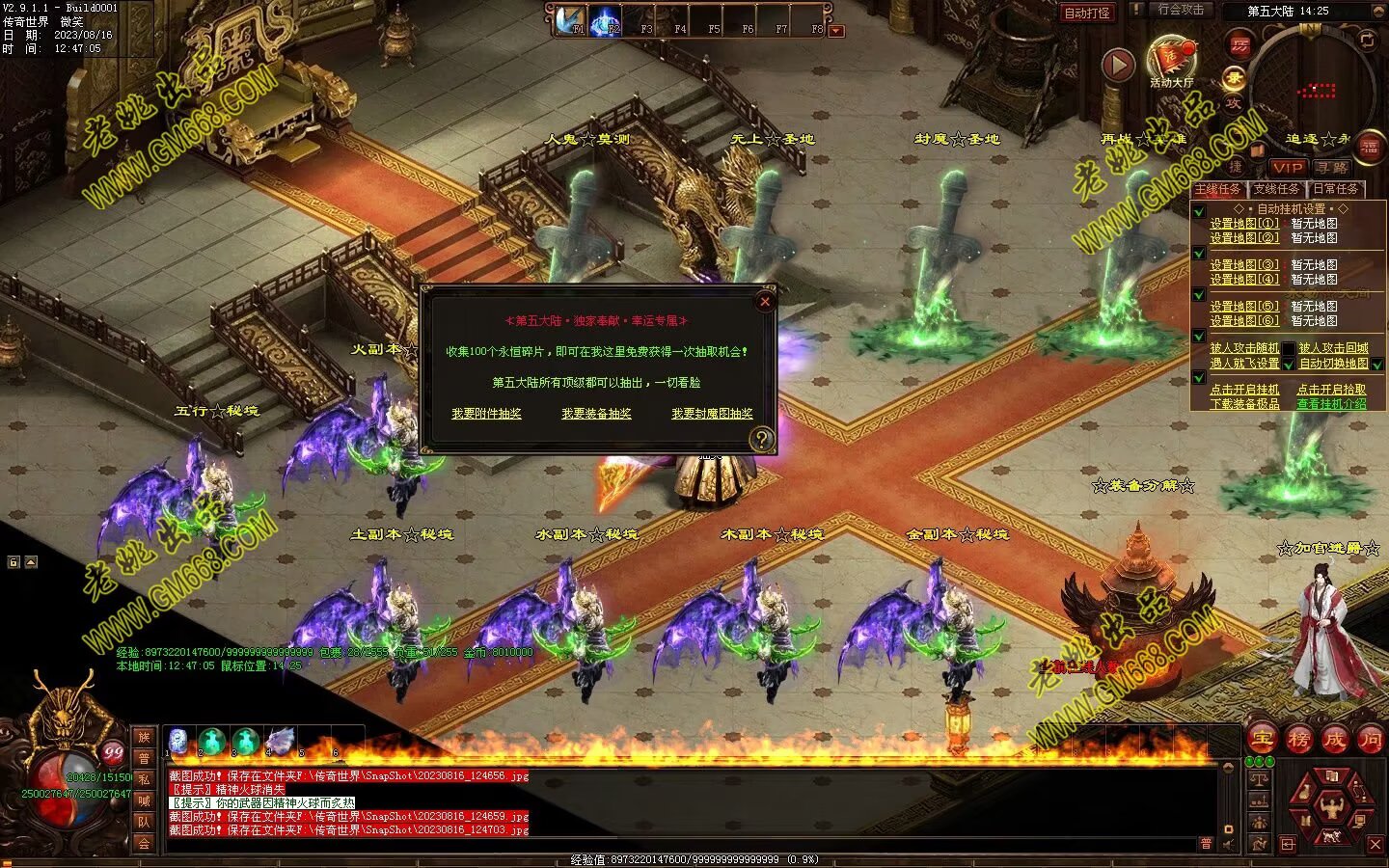The width and height of the screenshot is (1389, 868).
Task: Switch to the 主线任务 tab
Action: point(1218,189)
